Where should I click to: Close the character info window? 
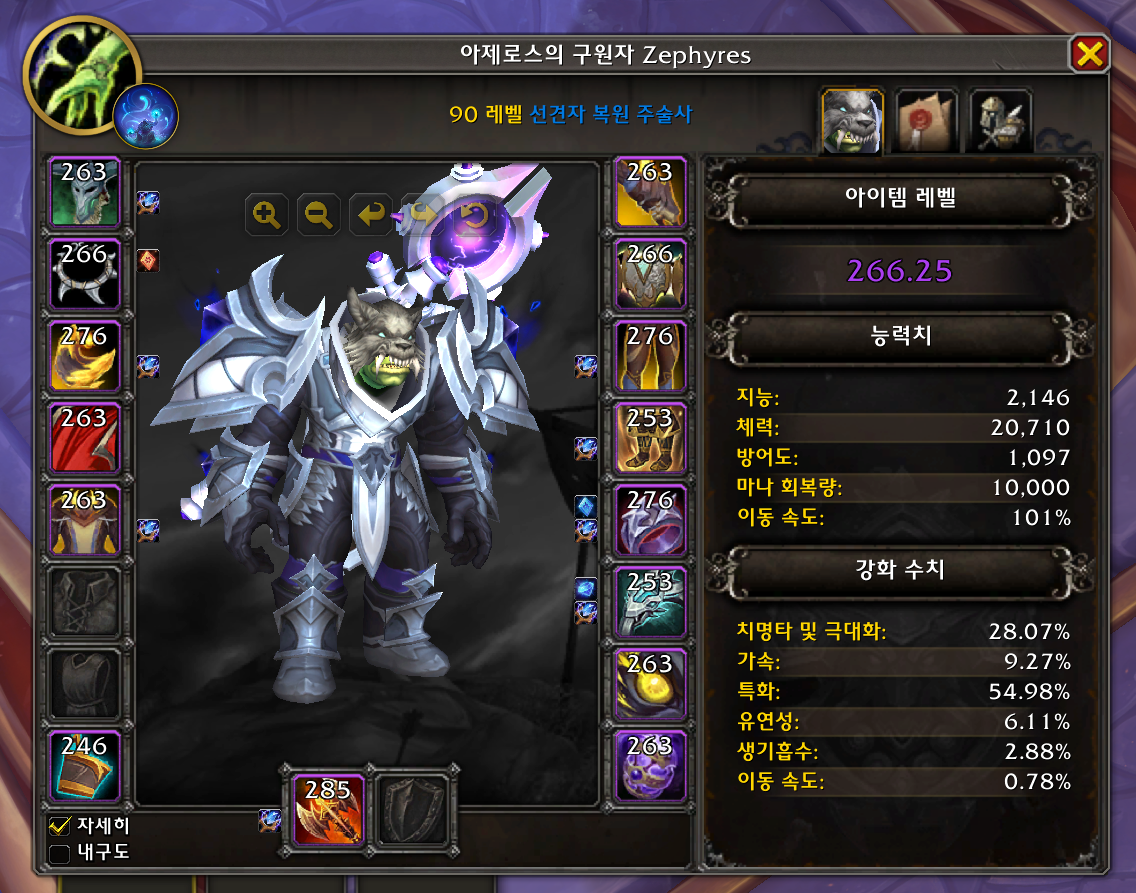[1089, 54]
